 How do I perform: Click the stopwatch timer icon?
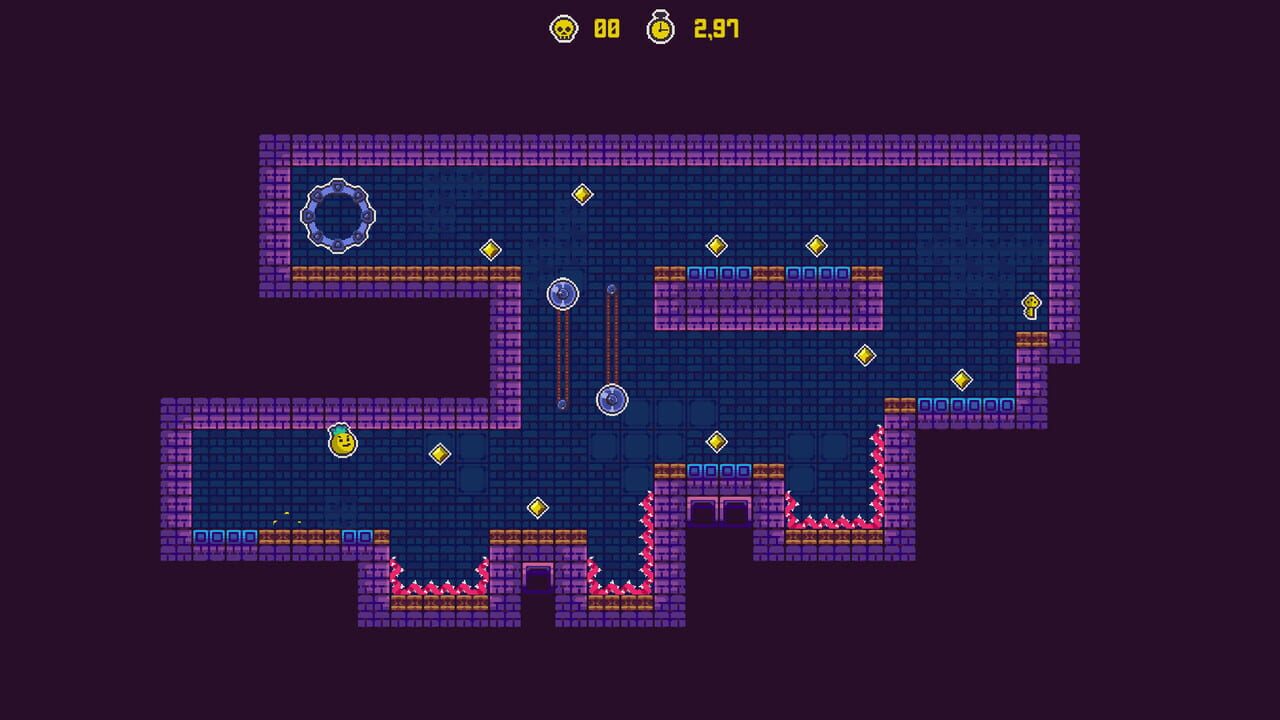pyautogui.click(x=659, y=29)
